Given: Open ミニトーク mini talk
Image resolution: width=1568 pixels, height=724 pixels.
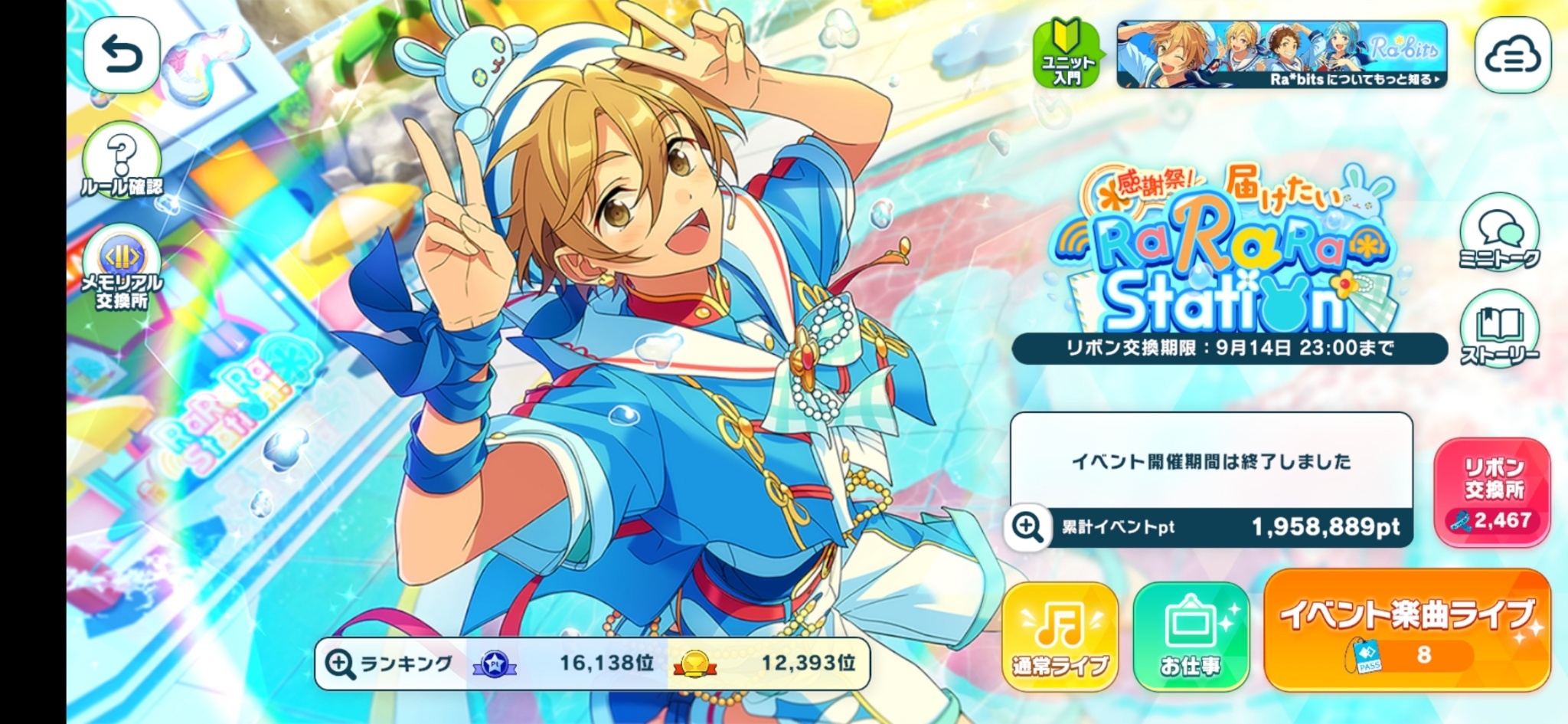Looking at the screenshot, I should [x=1499, y=233].
